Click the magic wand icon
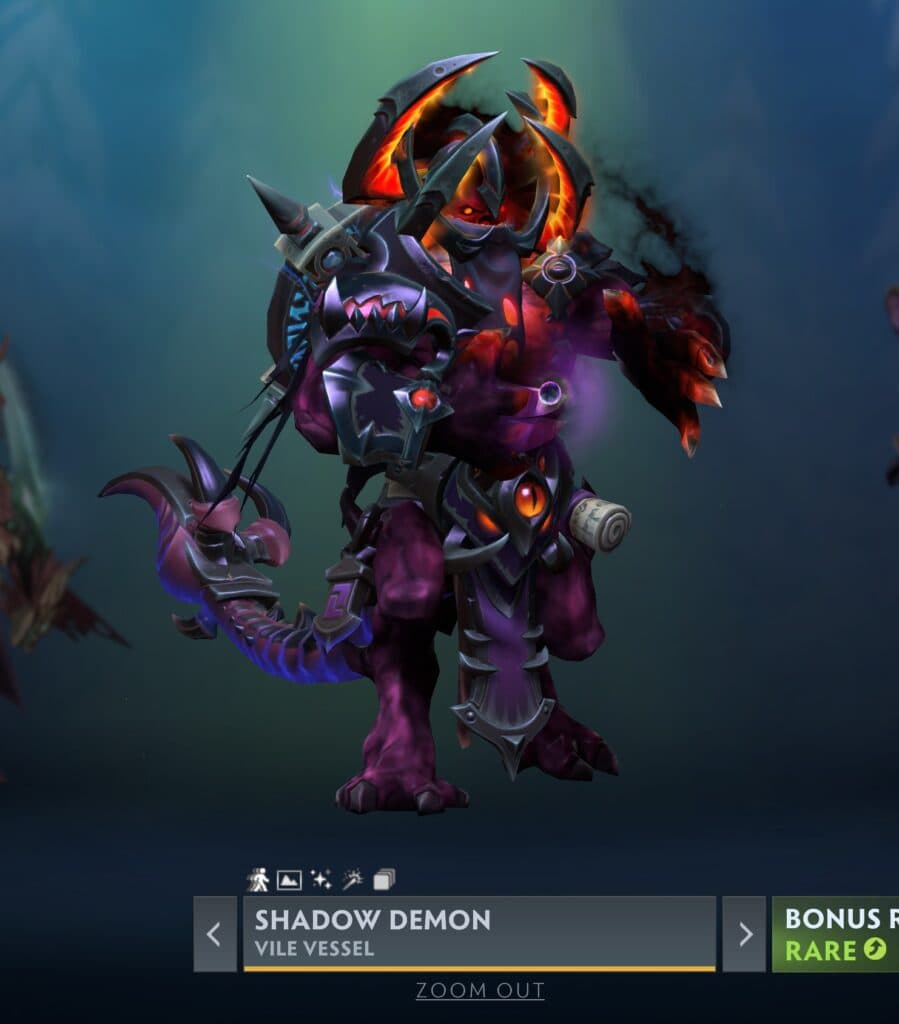Screen dimensions: 899x1024 352,880
